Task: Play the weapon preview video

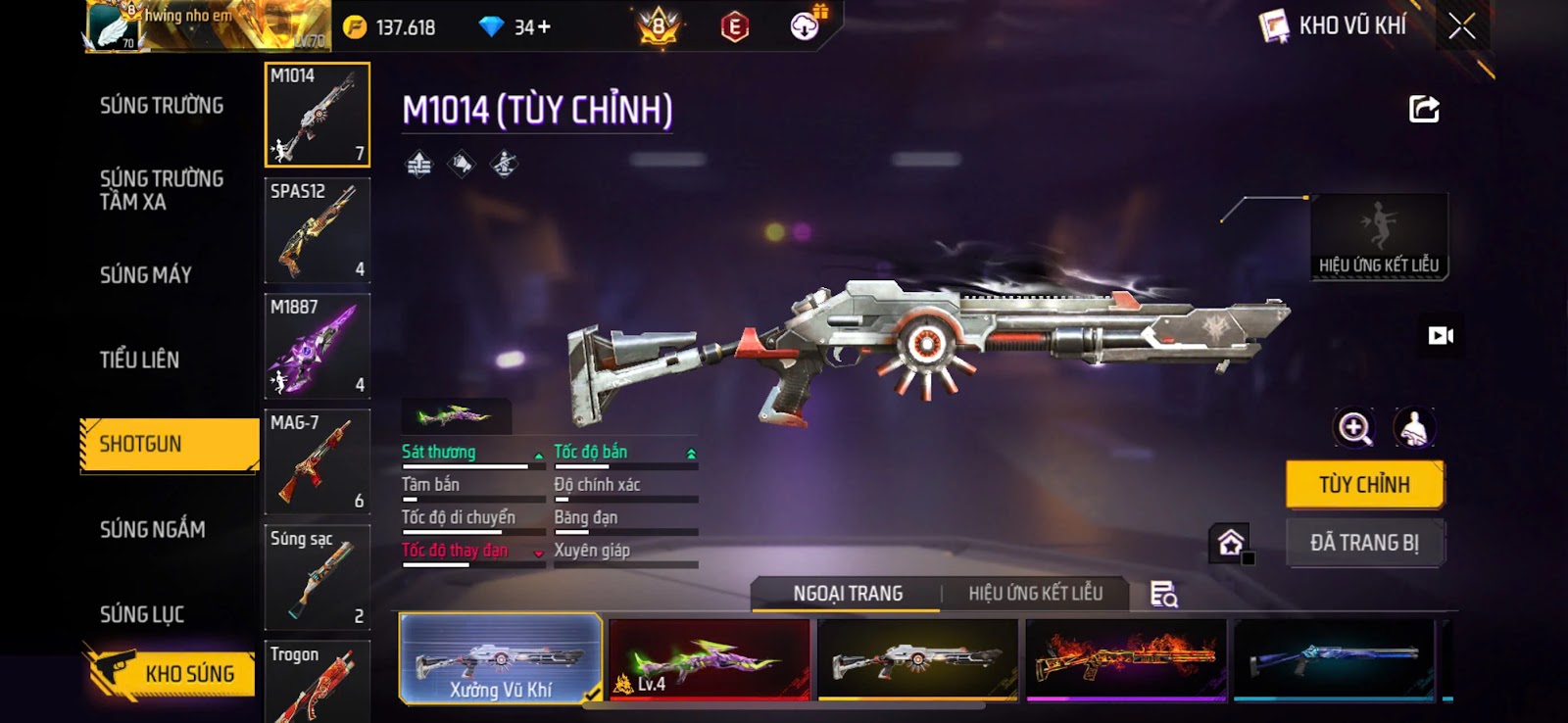Action: (1441, 336)
